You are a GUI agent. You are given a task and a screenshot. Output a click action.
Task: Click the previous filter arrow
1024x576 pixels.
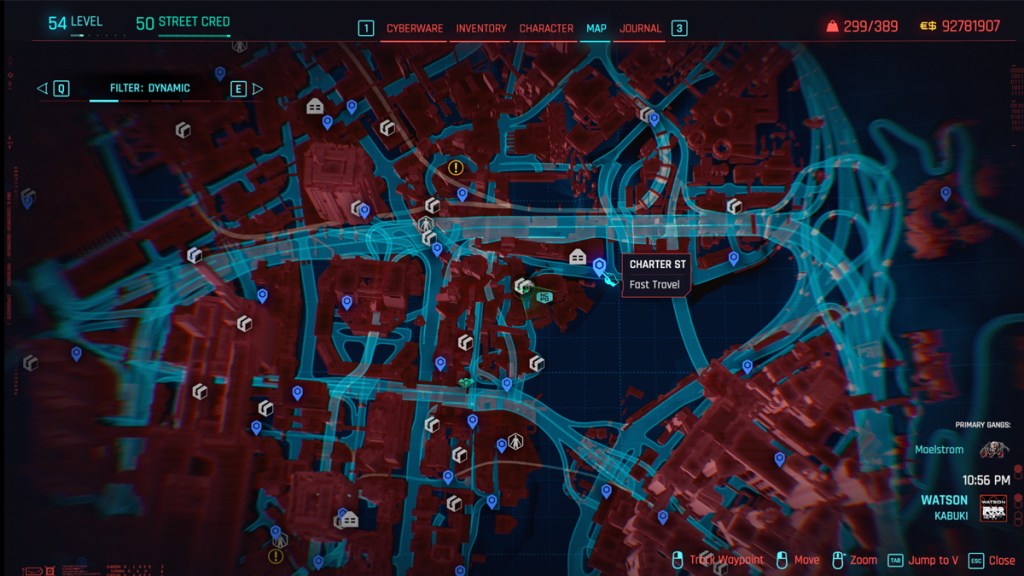click(43, 88)
